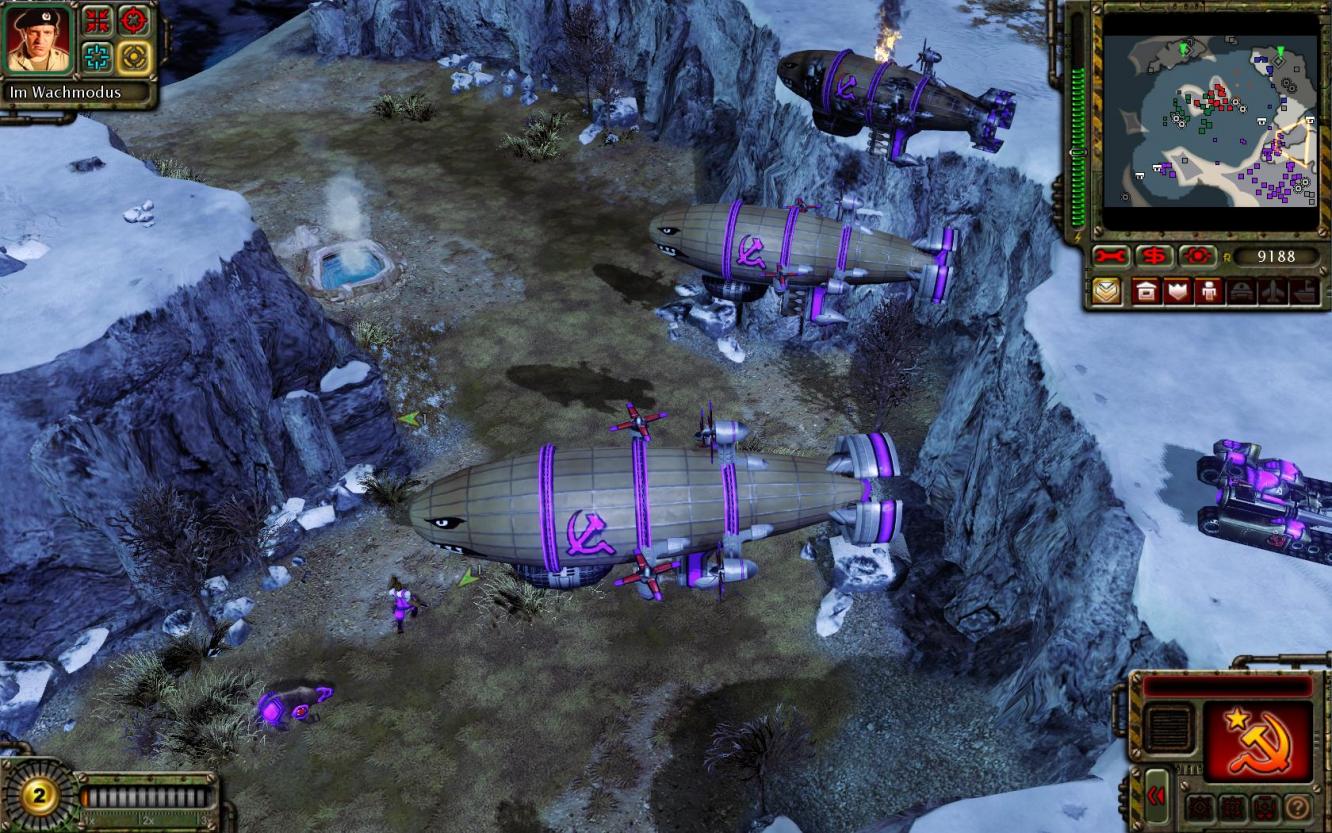
Task: Activate the red crosshair stance button
Action: point(133,20)
